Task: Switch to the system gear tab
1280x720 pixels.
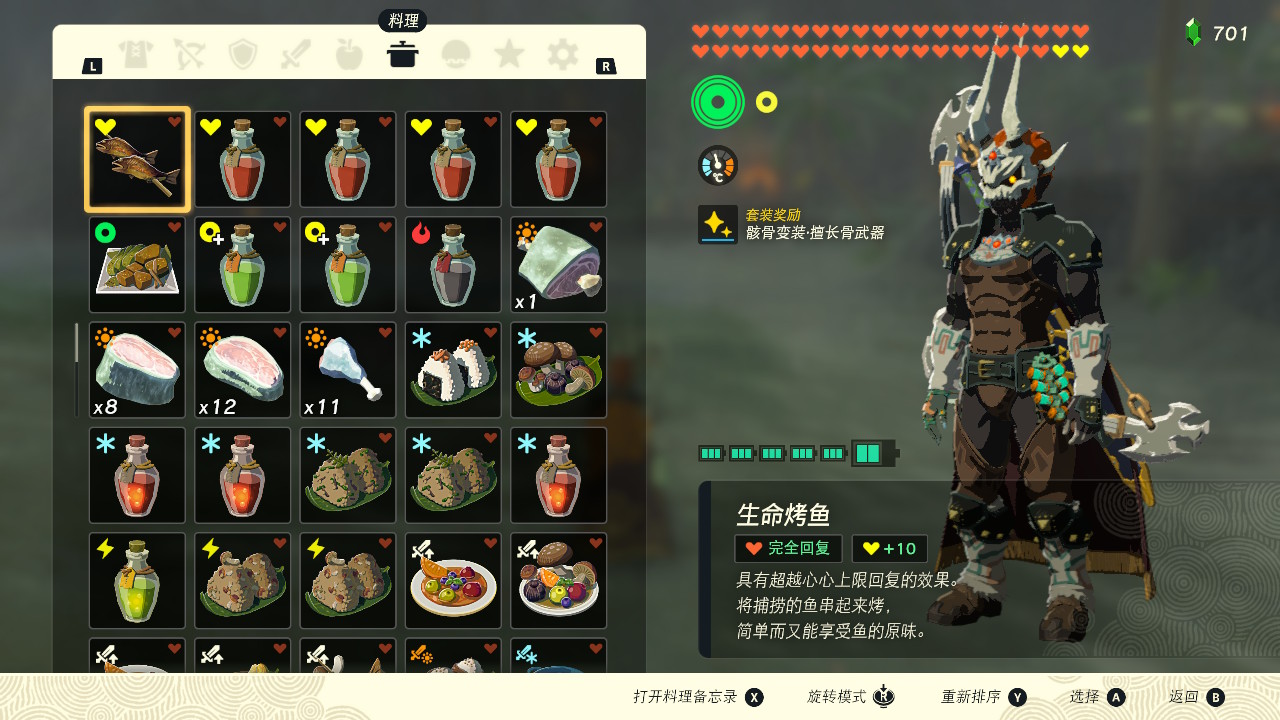Action: pos(562,54)
